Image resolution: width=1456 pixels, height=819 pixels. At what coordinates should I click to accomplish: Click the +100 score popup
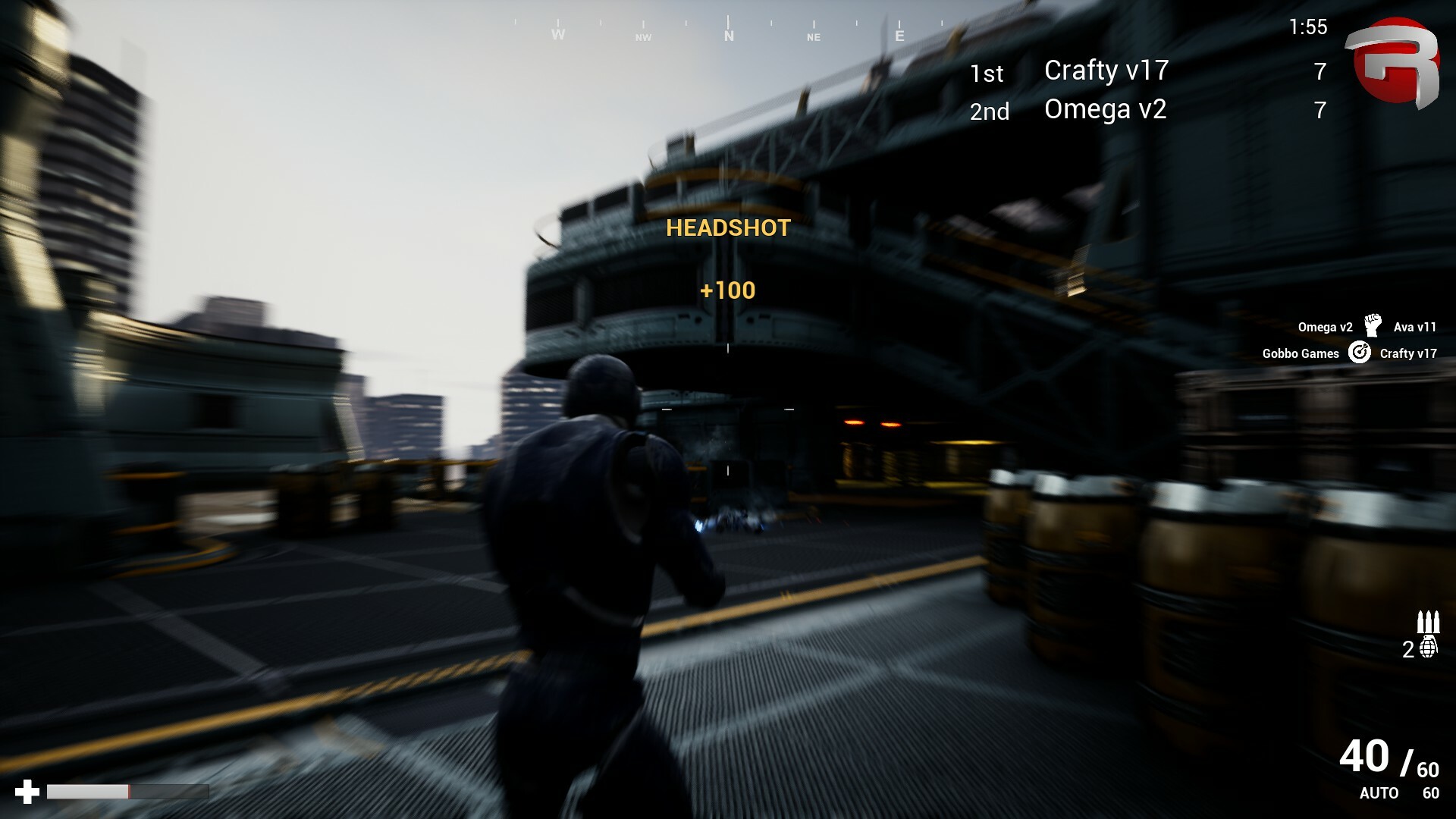click(727, 290)
